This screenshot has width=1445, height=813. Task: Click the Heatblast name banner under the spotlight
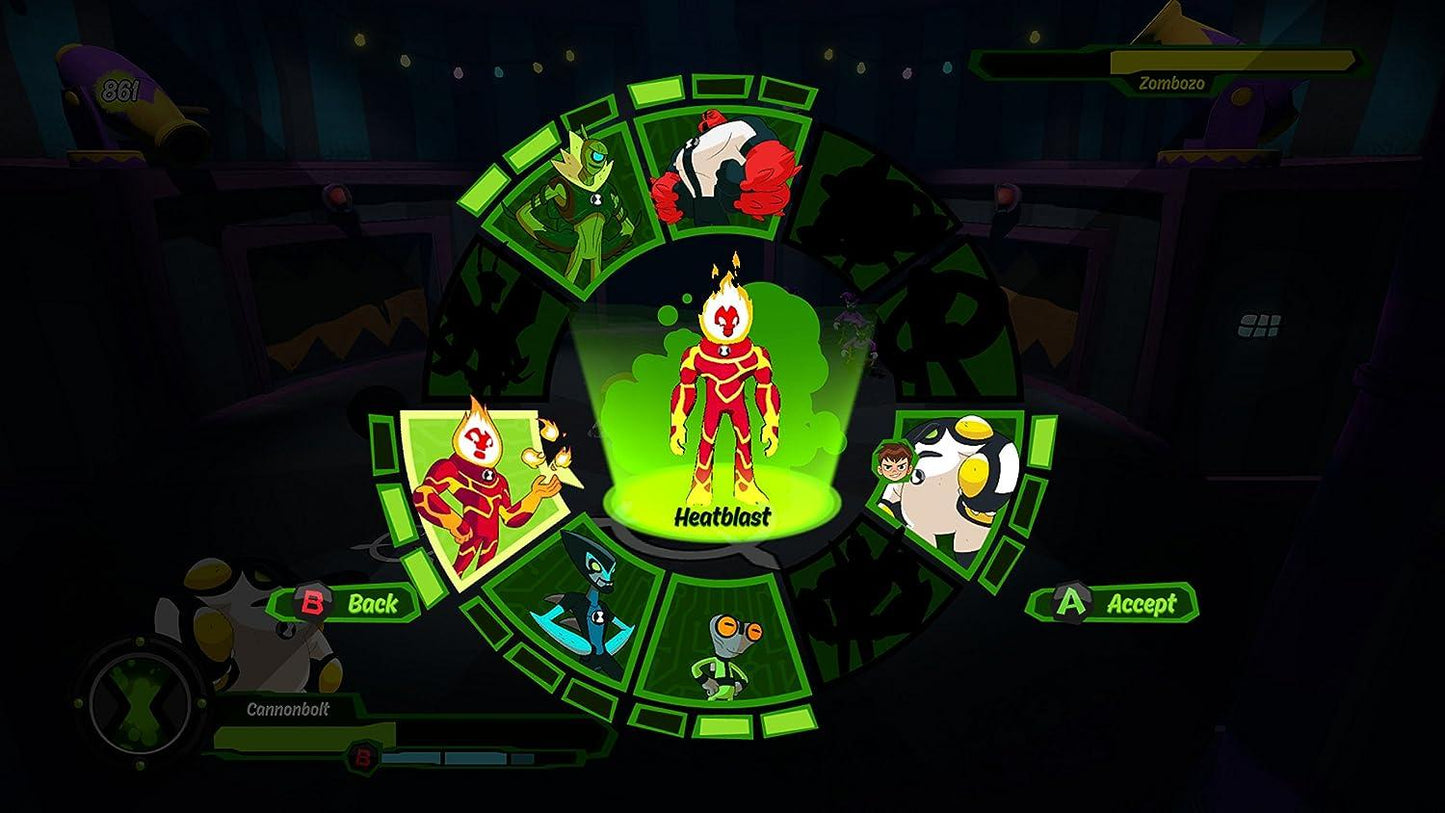(x=725, y=518)
